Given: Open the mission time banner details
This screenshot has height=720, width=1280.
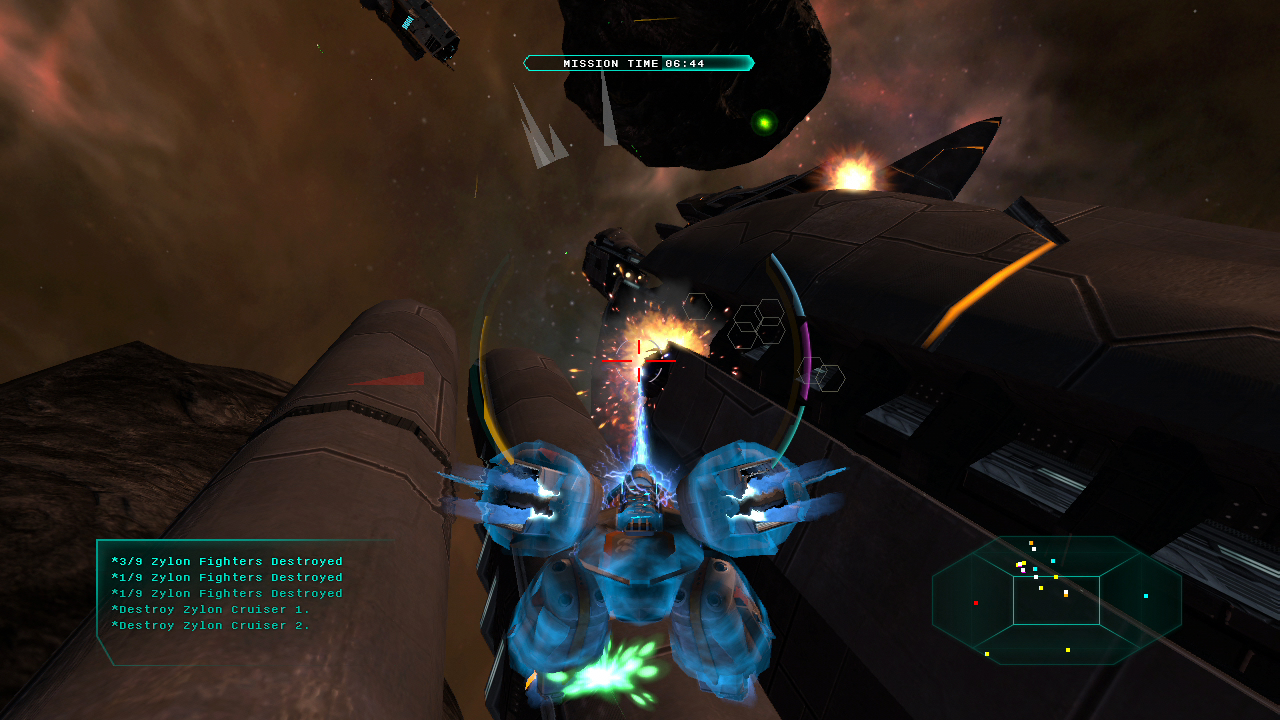Looking at the screenshot, I should click(638, 62).
